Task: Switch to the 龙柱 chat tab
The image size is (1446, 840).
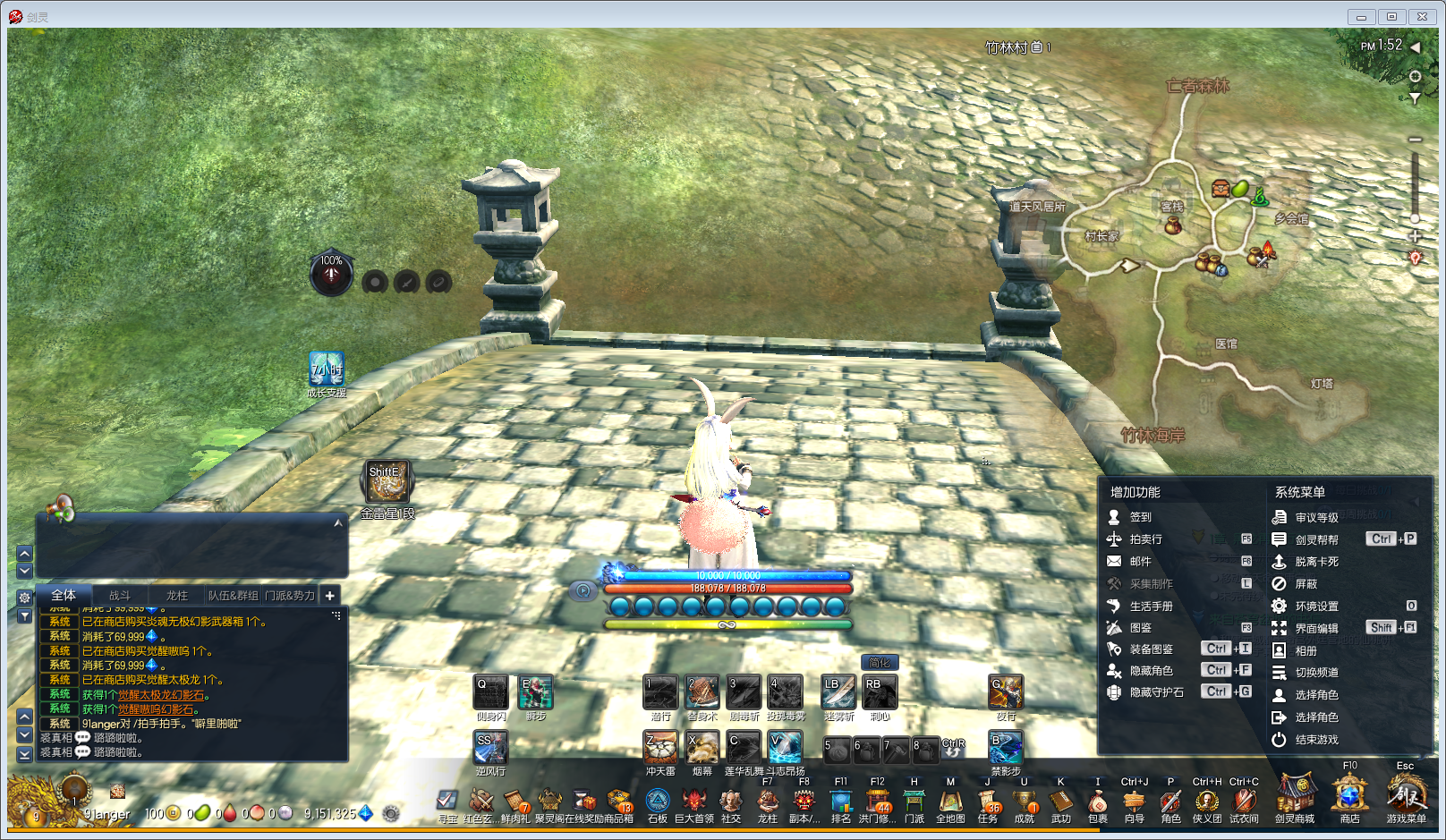Action: pos(176,596)
